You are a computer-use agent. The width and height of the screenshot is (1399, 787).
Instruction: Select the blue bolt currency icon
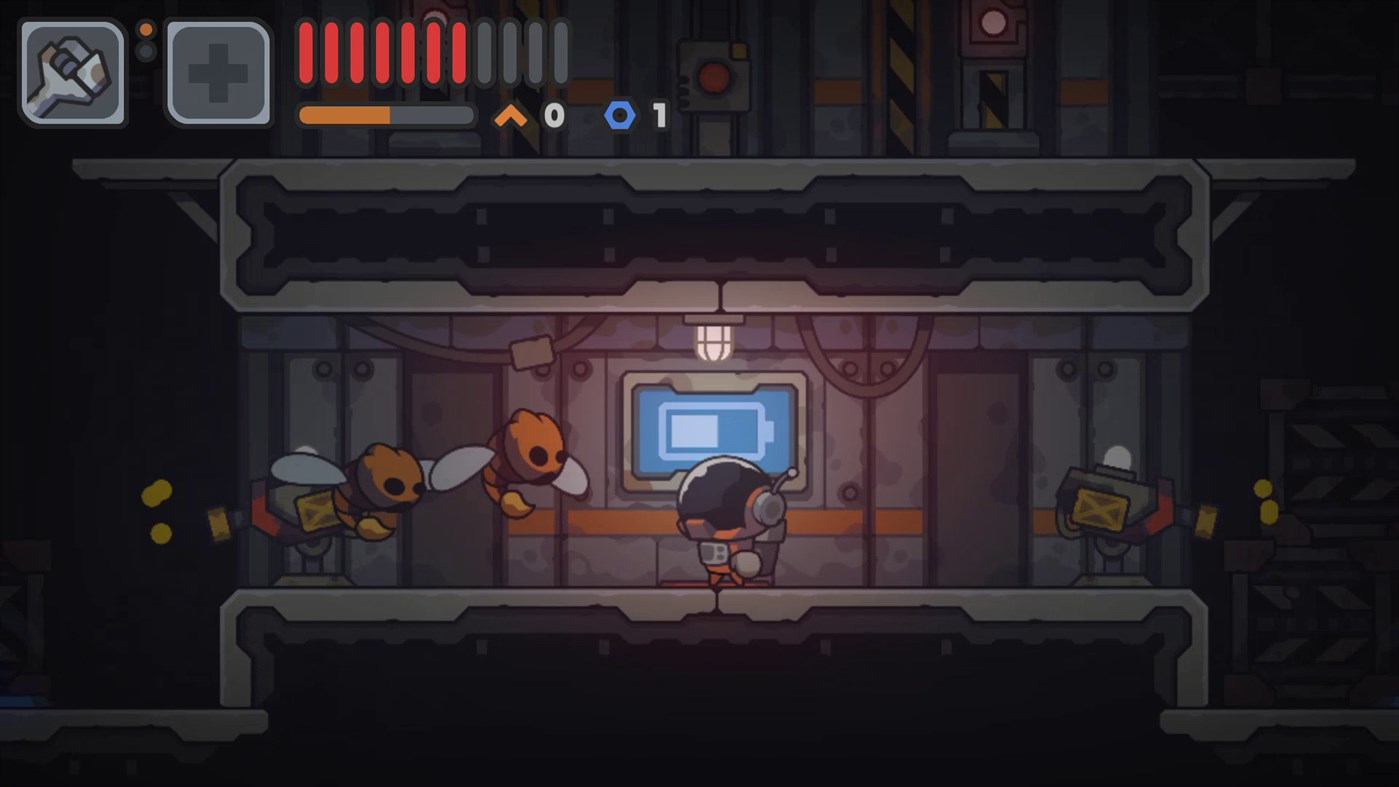pyautogui.click(x=620, y=114)
